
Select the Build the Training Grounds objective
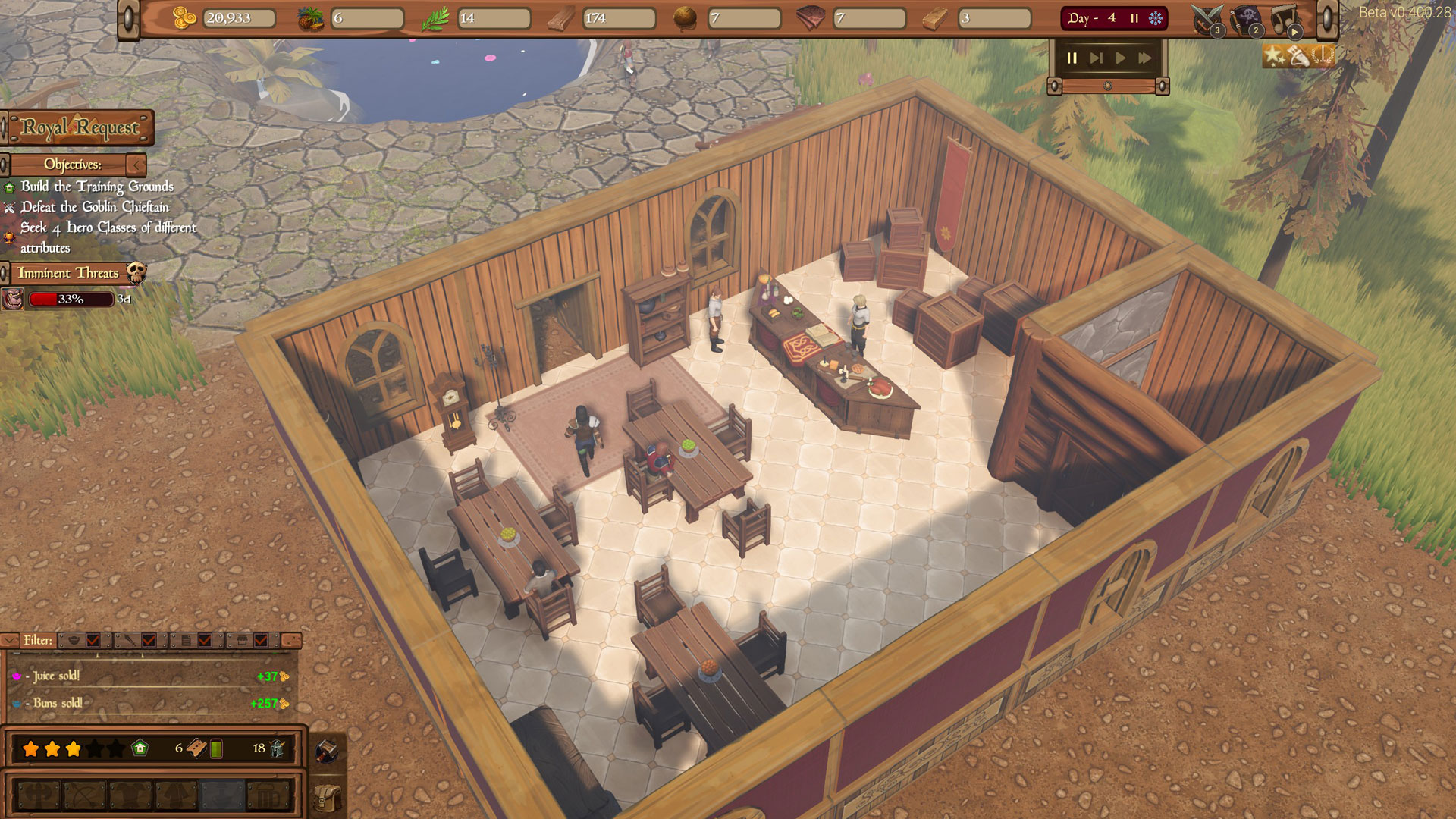click(96, 187)
